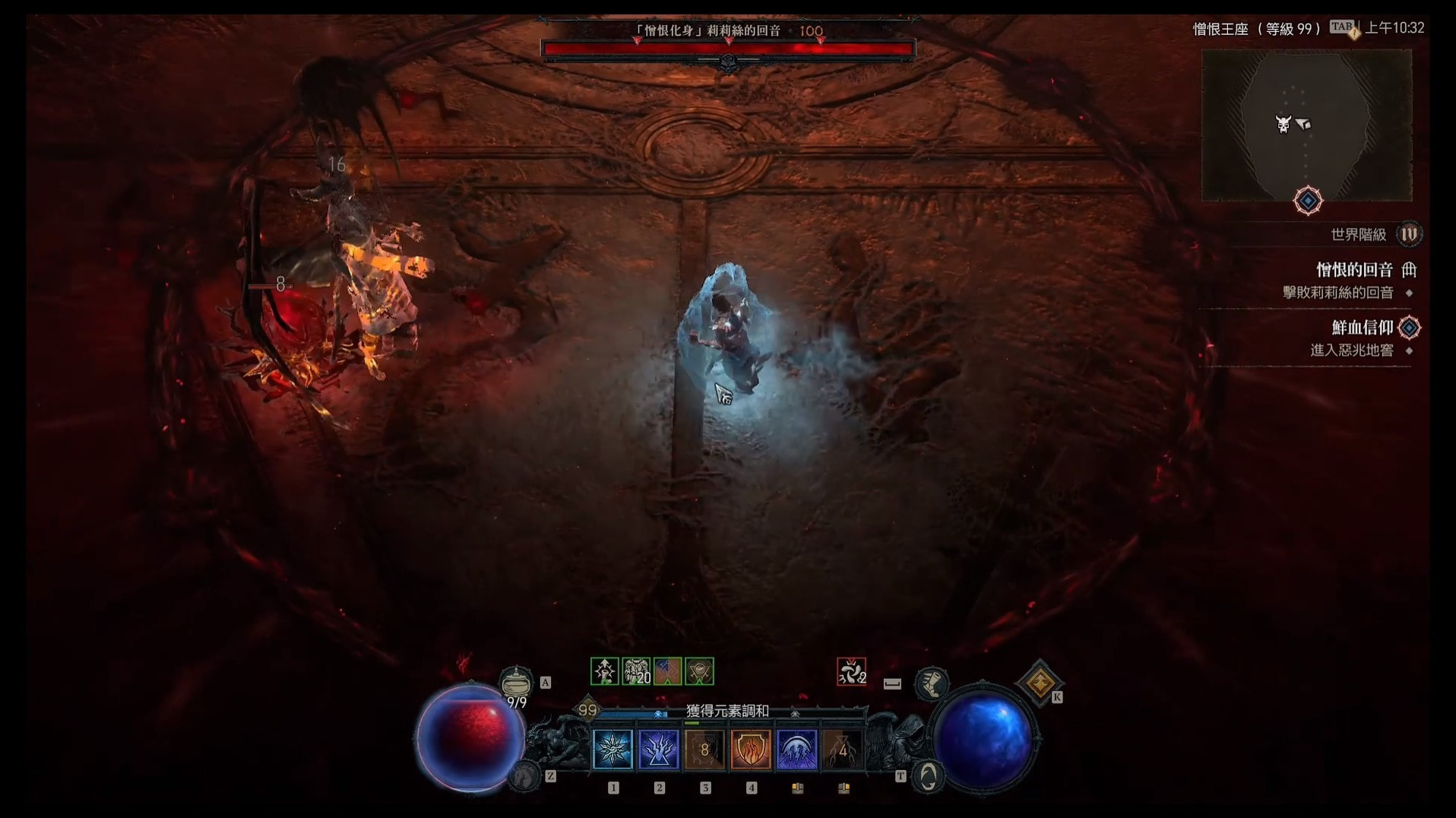The width and height of the screenshot is (1456, 818).
Task: Open the minimap of the Throne of Hatred
Action: pos(1306,125)
